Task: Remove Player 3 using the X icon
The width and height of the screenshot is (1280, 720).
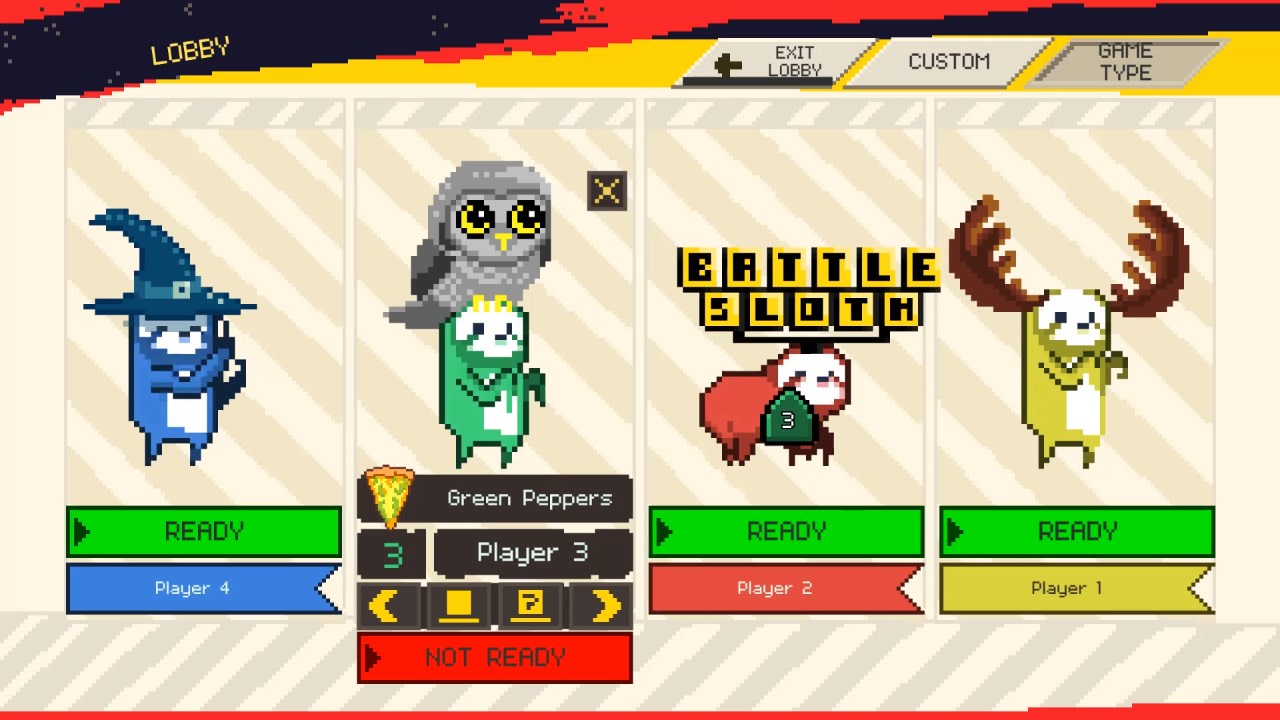Action: pos(607,191)
